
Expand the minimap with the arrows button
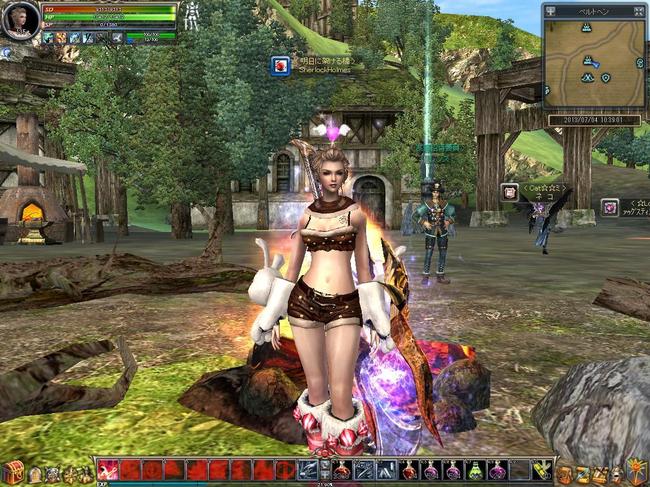click(x=637, y=10)
